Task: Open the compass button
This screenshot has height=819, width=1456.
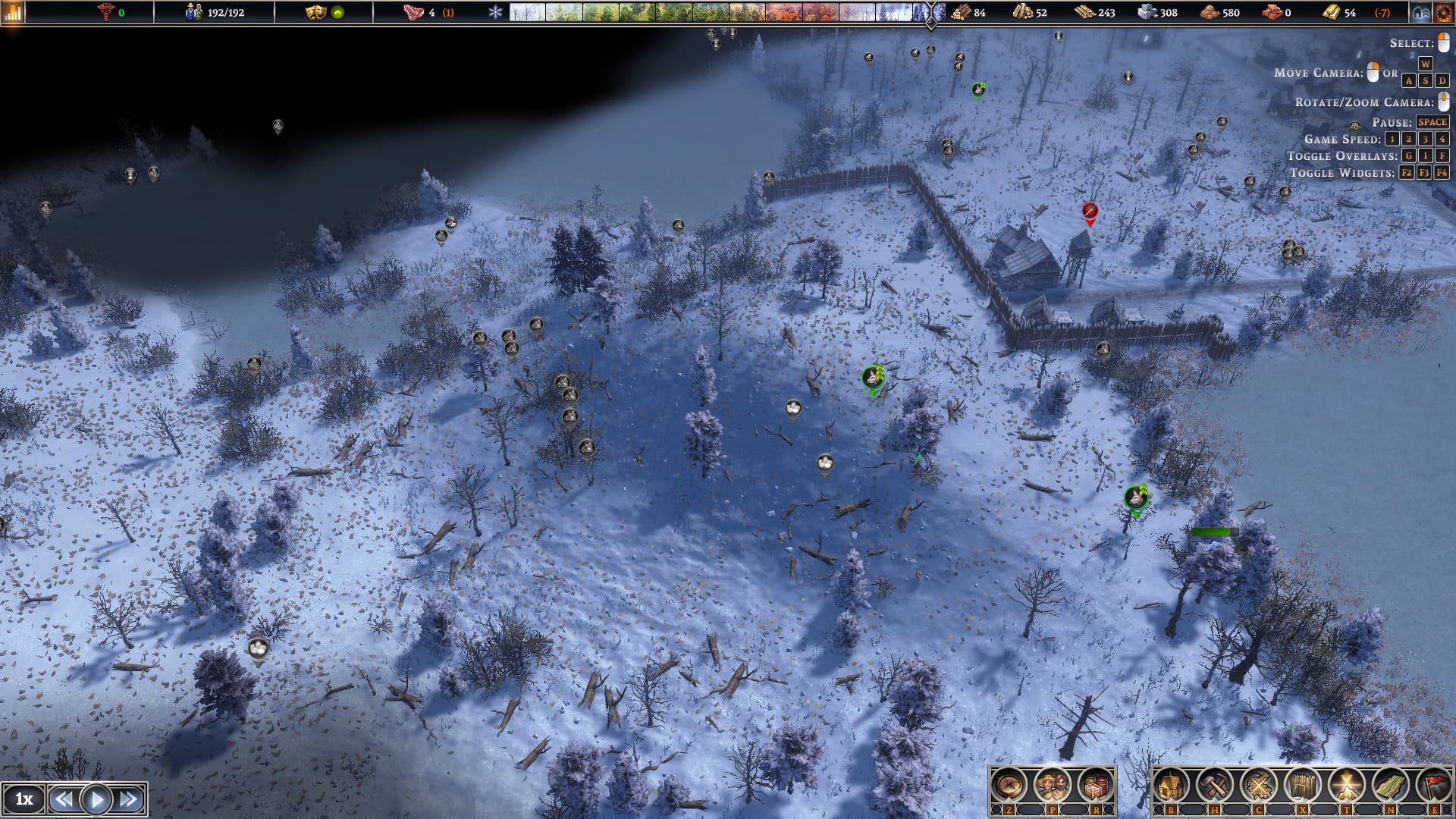Action: pos(1010,786)
